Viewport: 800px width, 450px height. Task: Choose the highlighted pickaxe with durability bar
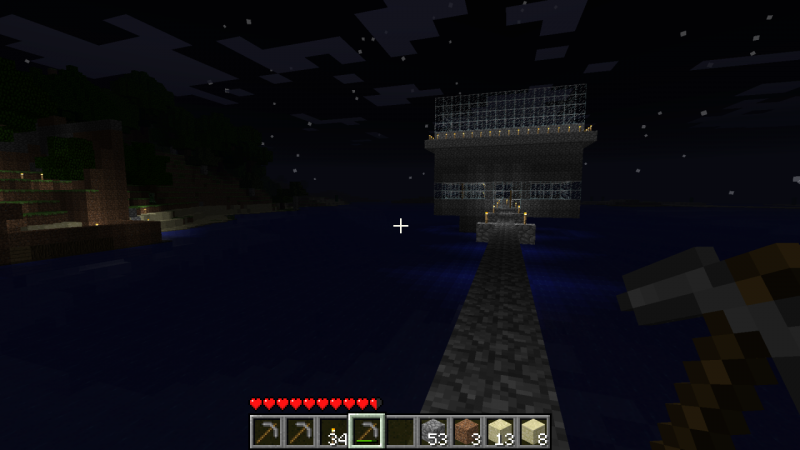coord(366,432)
